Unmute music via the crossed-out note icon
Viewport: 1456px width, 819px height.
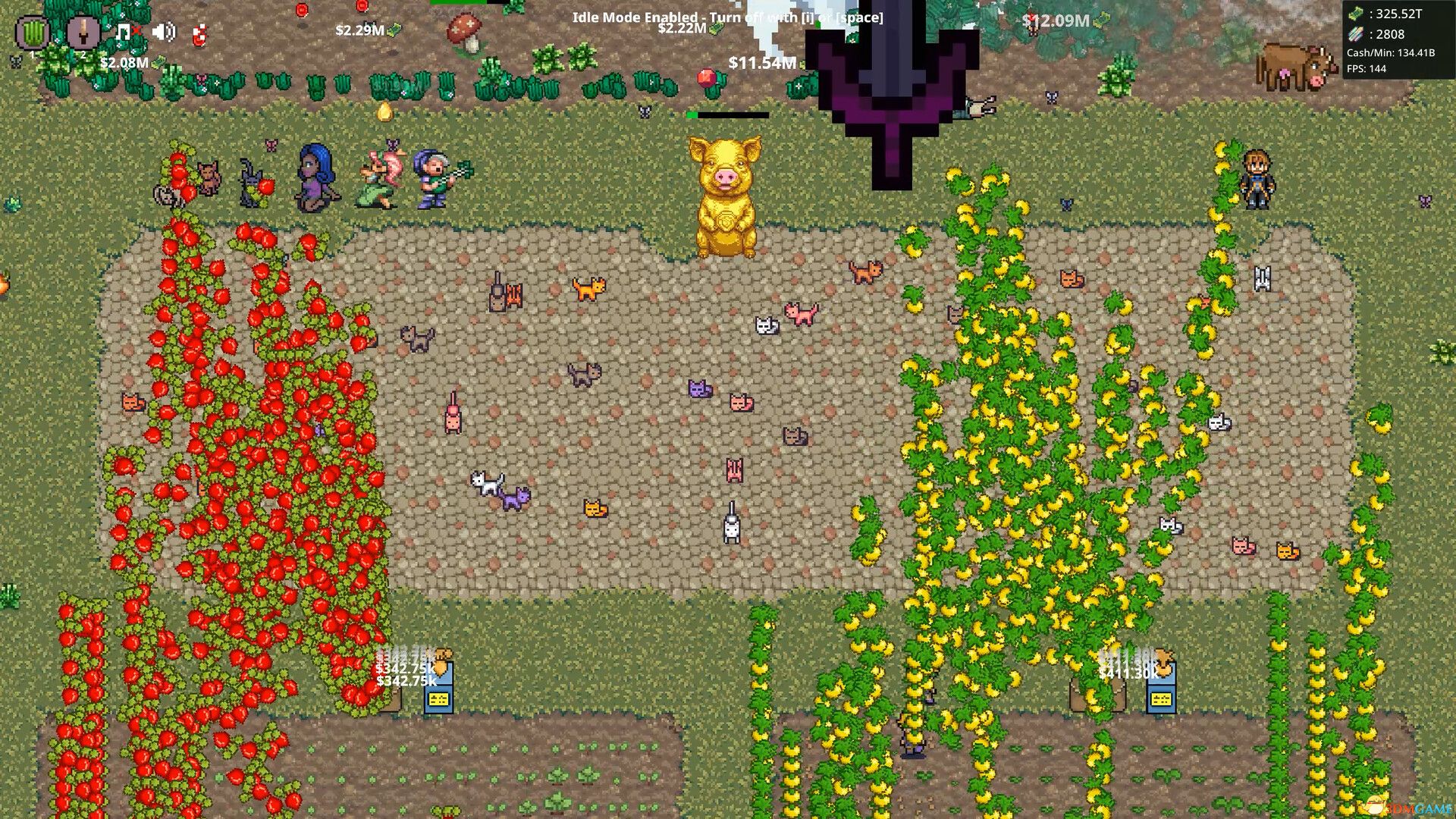click(x=123, y=31)
